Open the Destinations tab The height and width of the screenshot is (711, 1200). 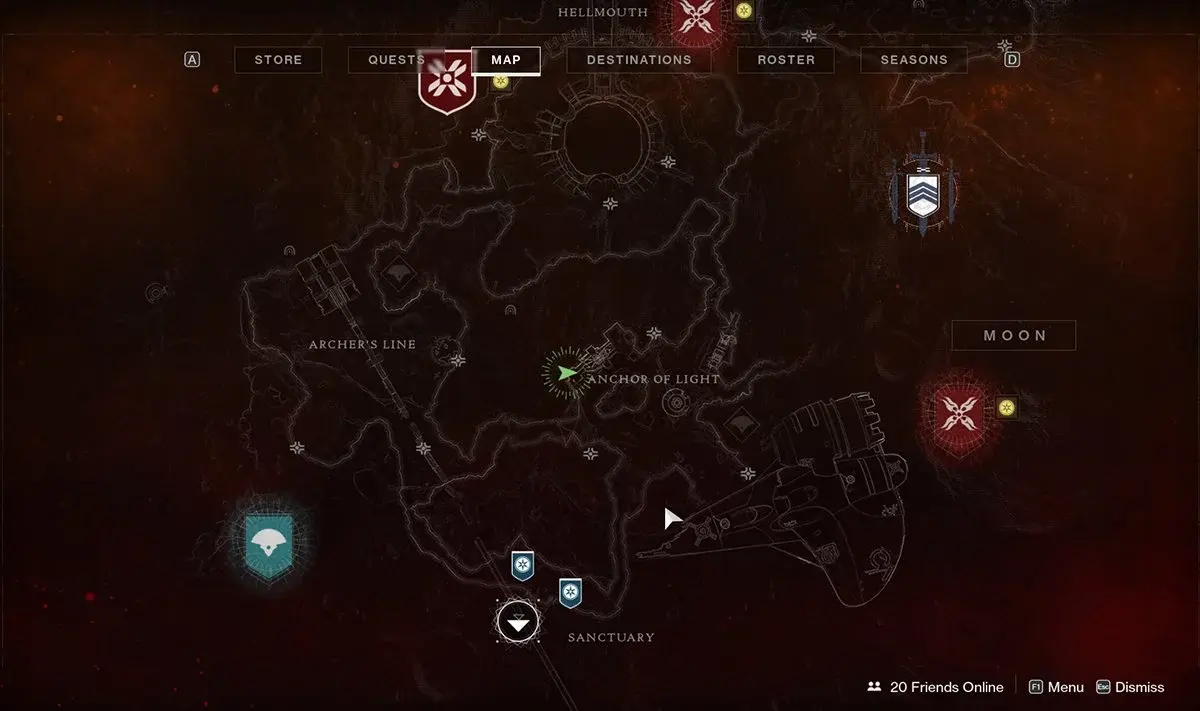pyautogui.click(x=639, y=60)
